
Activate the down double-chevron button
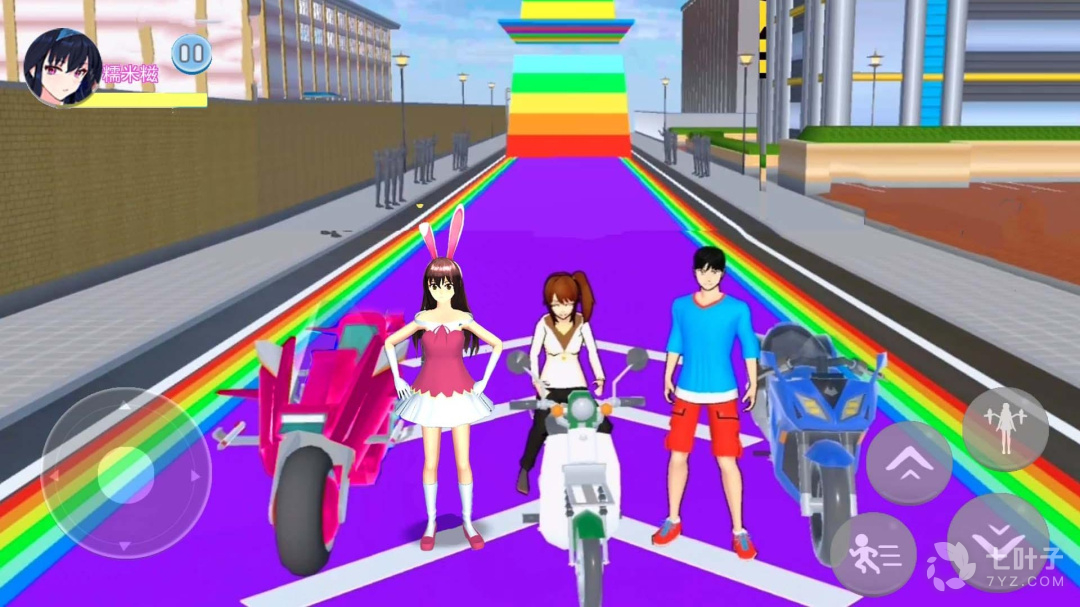pyautogui.click(x=998, y=542)
